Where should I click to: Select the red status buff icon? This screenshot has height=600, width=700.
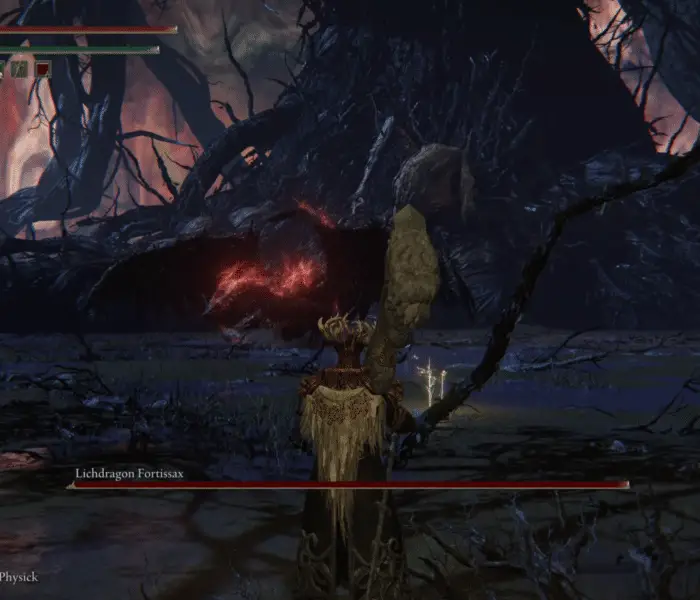pos(43,69)
